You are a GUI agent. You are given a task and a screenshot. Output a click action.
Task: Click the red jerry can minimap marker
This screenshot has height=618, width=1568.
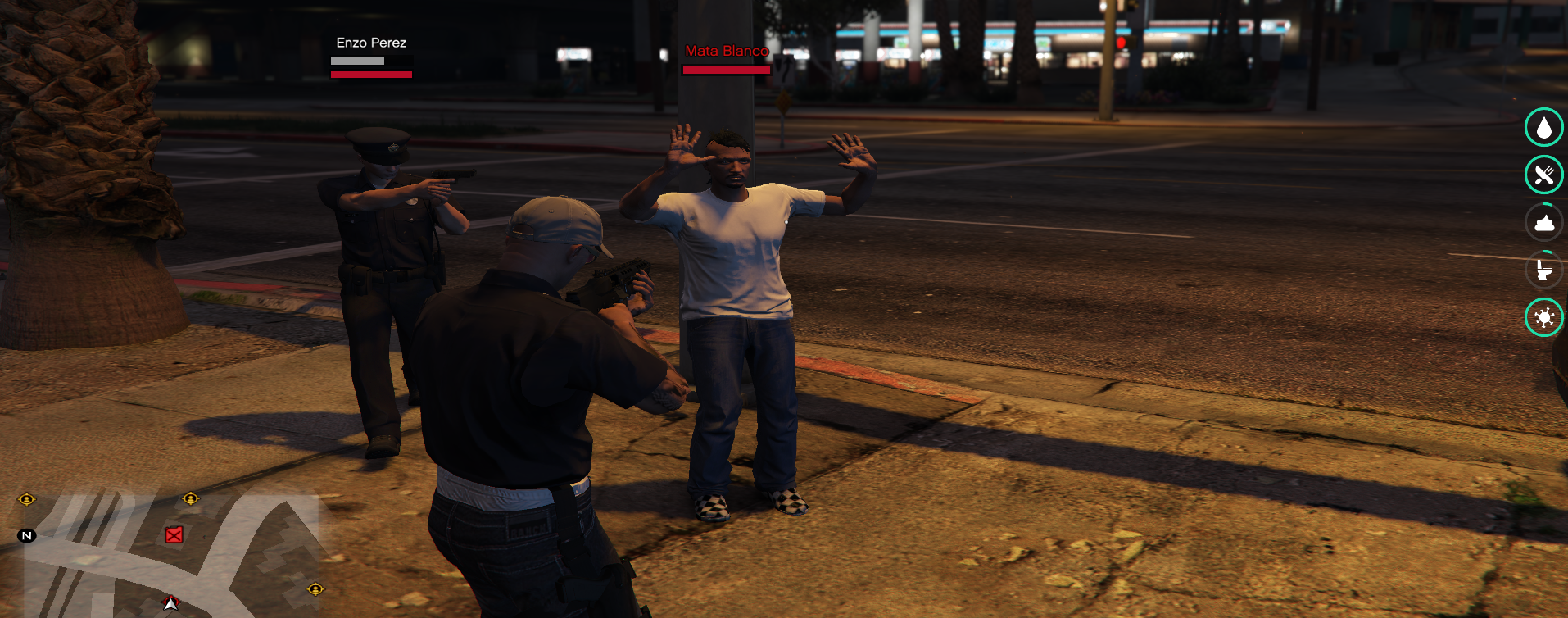(174, 535)
